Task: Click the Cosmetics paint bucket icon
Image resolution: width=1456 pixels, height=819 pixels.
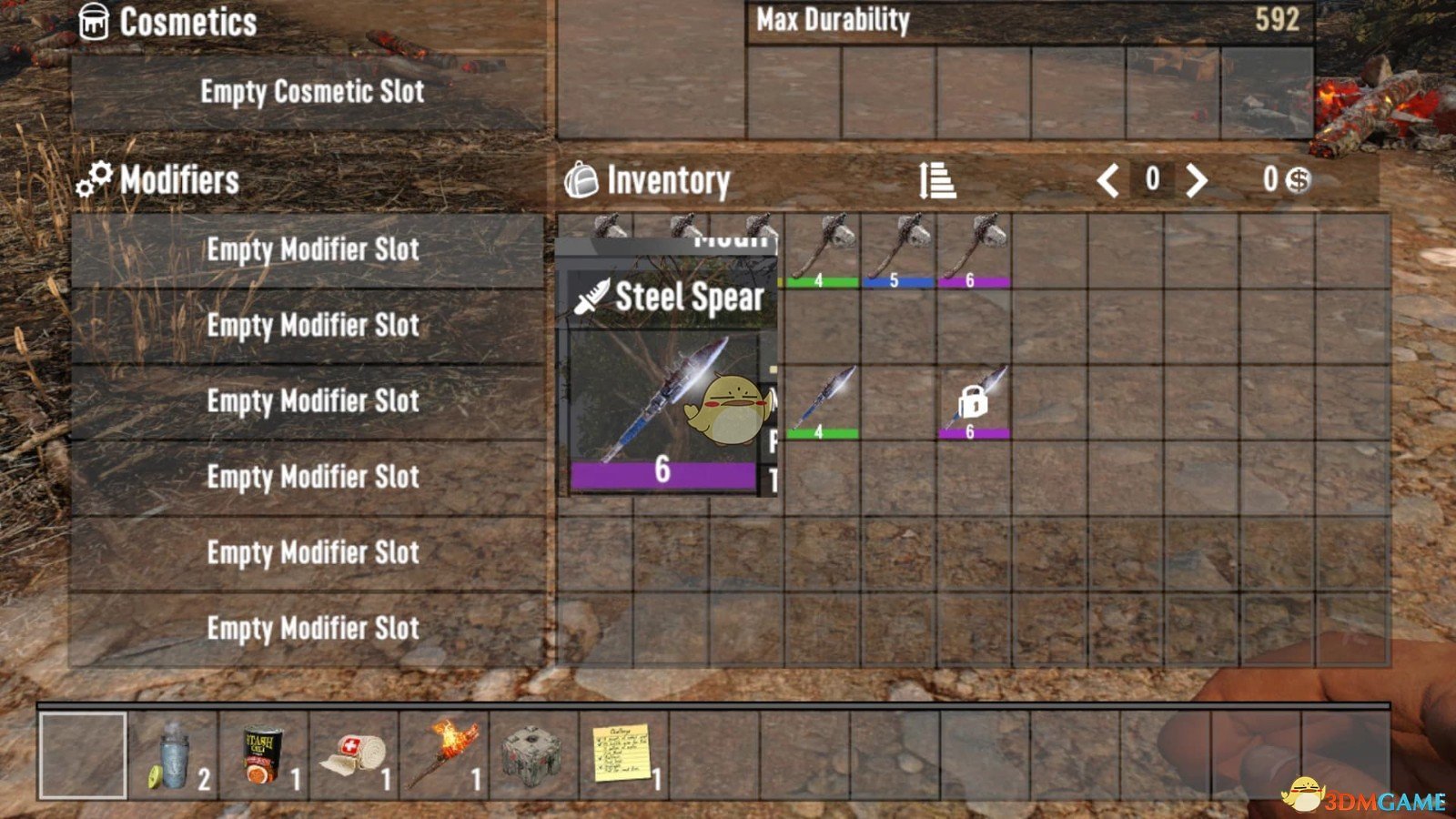Action: pos(95,20)
